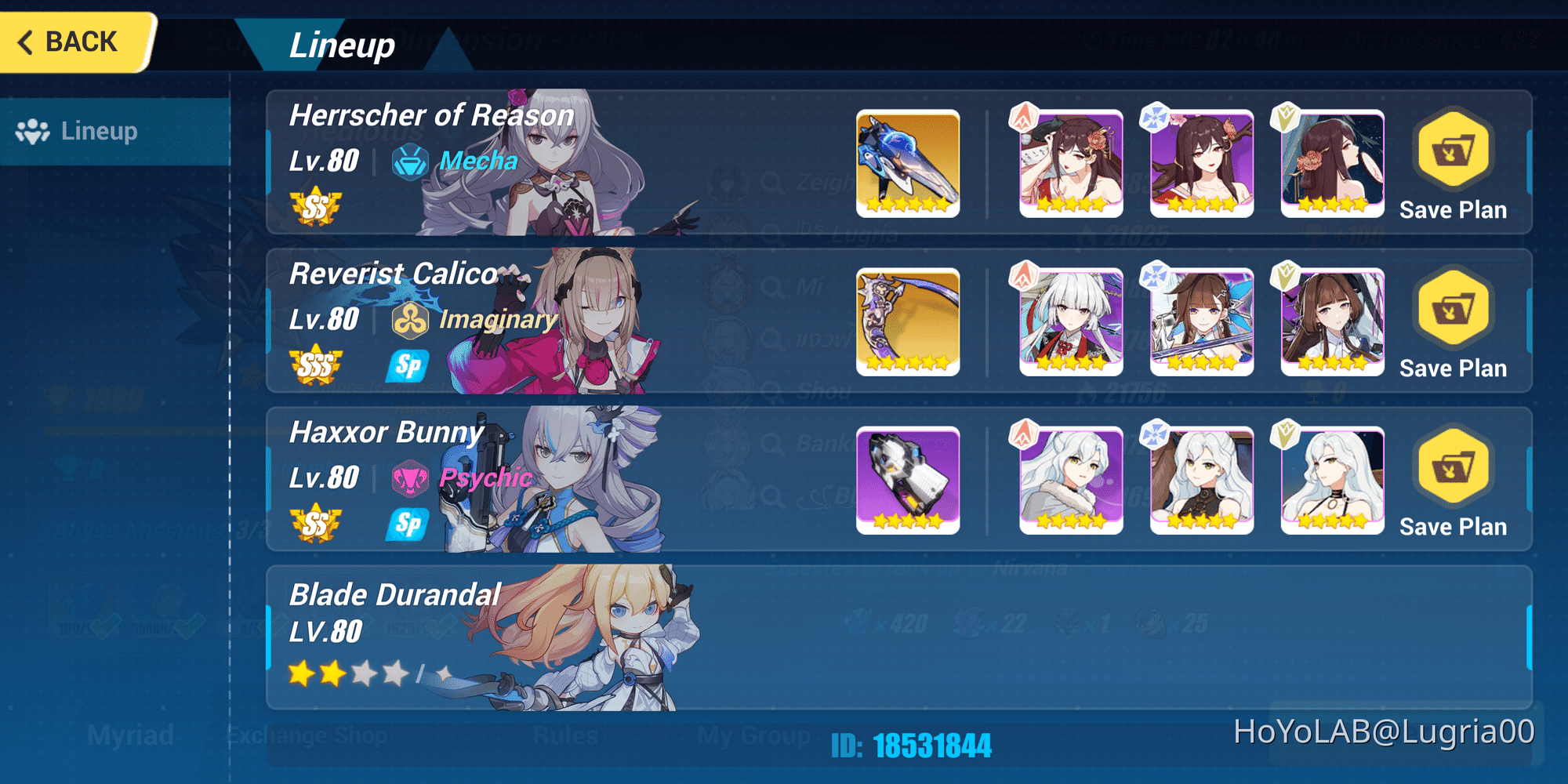Viewport: 1568px width, 784px height.
Task: Click the Mecha type icon beside Herrscher of Reason
Action: [408, 162]
